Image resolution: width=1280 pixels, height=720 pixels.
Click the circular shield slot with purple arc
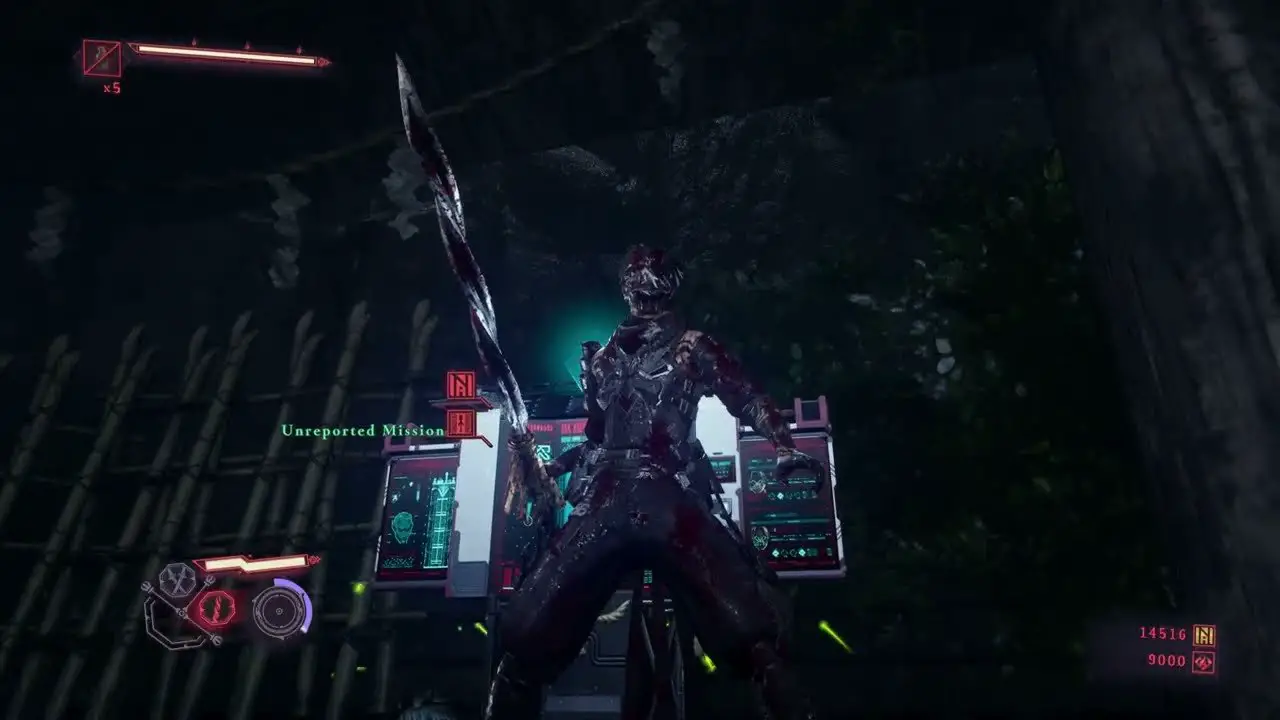pyautogui.click(x=277, y=609)
